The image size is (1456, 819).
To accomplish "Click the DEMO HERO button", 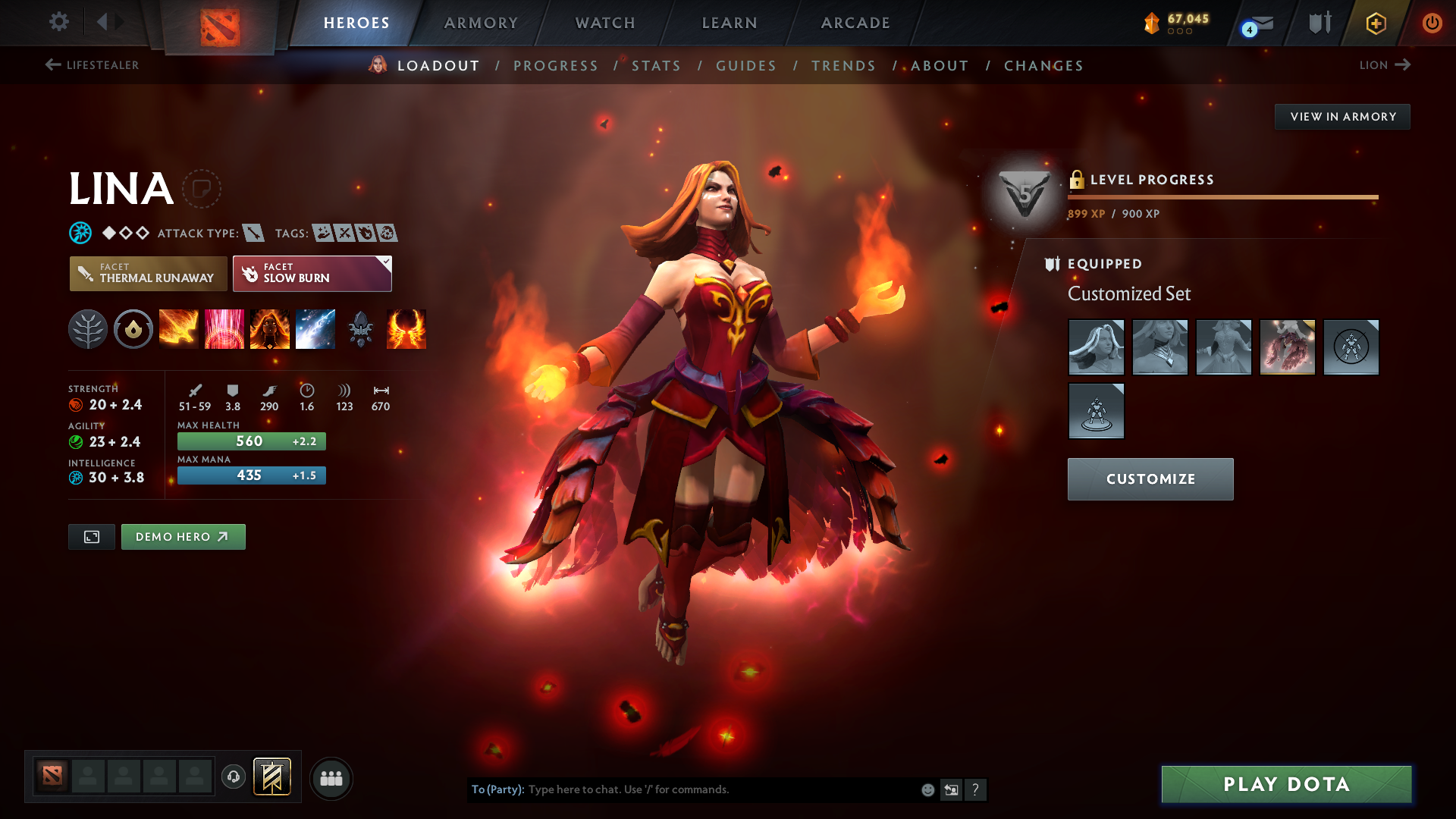I will click(x=183, y=536).
